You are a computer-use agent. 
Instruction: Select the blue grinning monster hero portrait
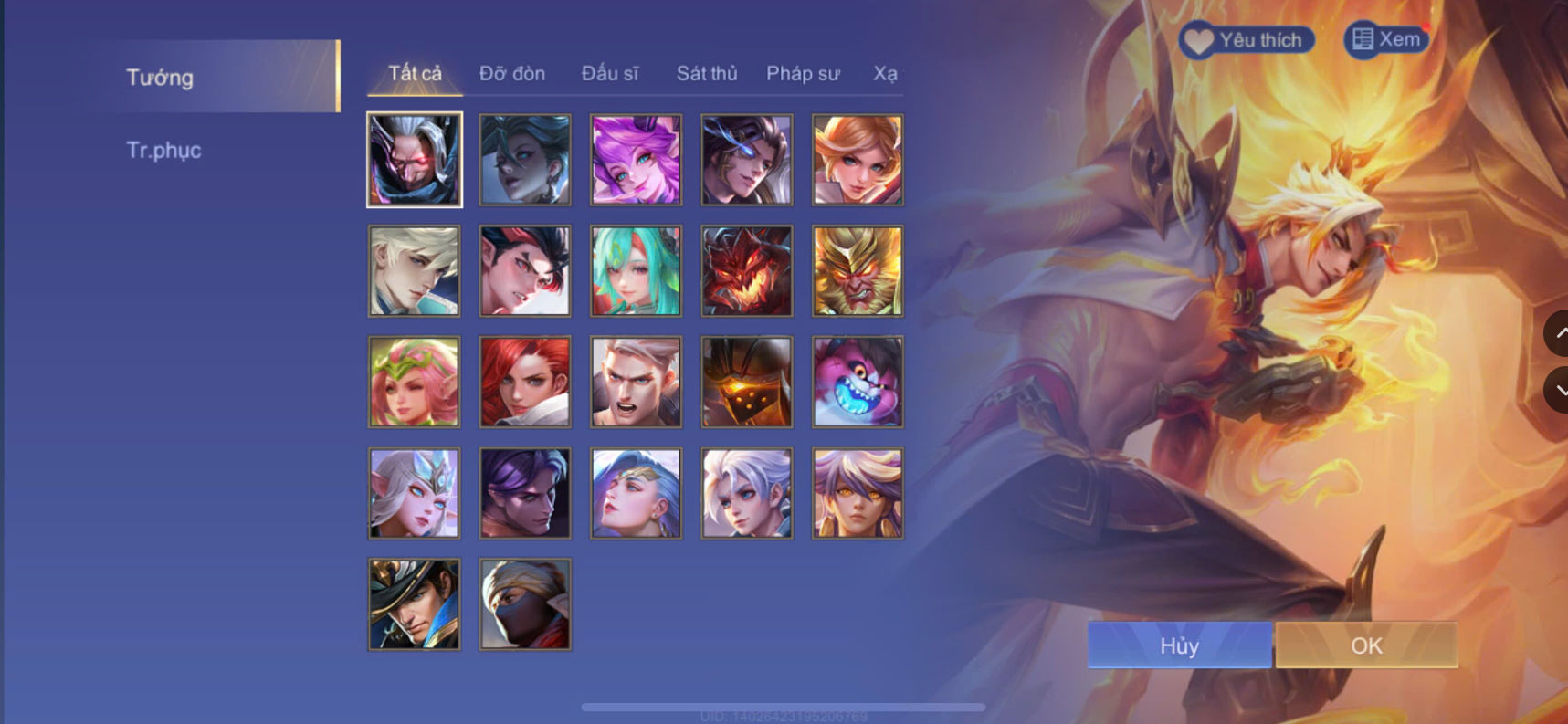click(x=856, y=383)
